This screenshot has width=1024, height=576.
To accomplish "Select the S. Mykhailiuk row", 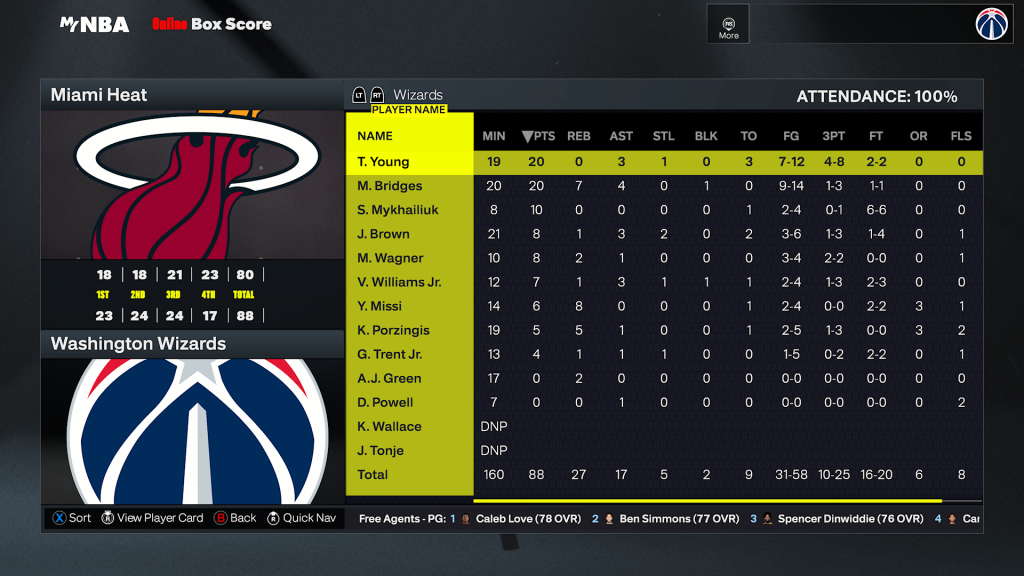I will 397,210.
